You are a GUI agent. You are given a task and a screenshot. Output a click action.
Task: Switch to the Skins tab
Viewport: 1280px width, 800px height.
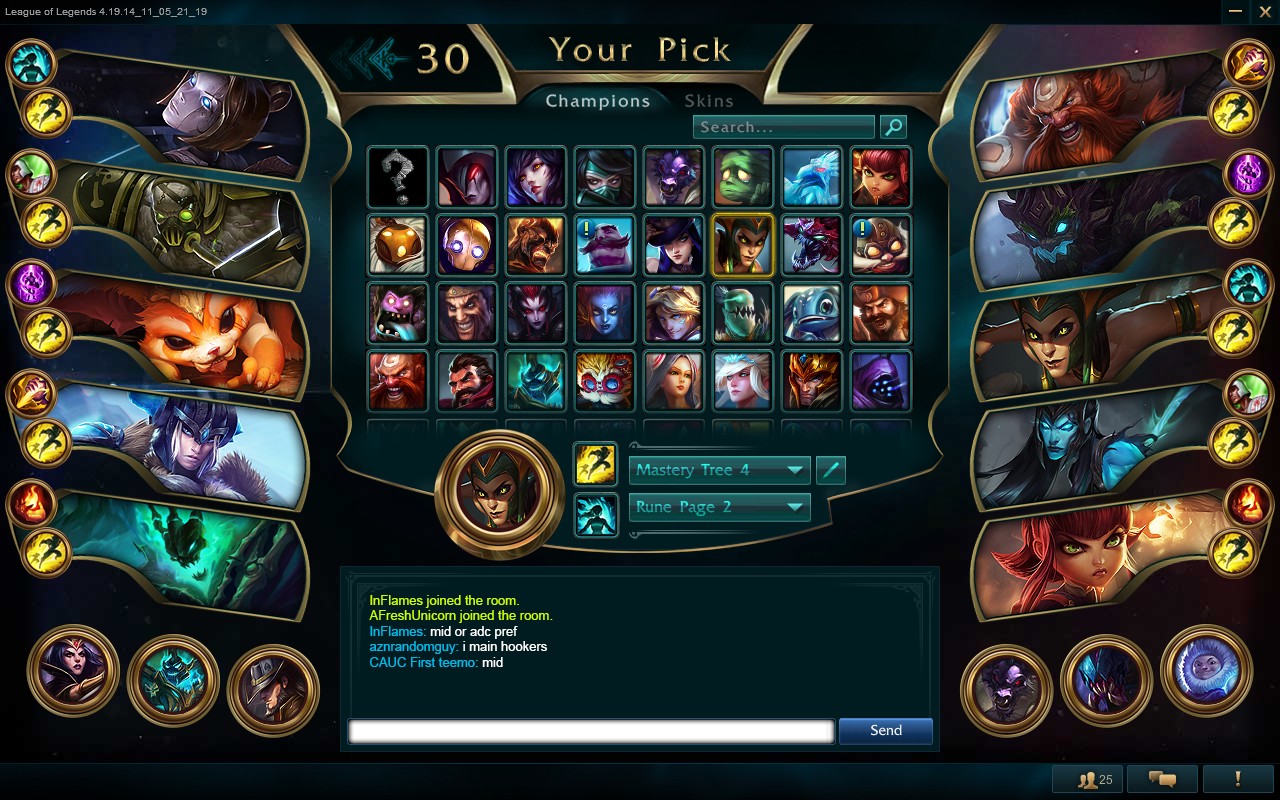click(x=709, y=101)
